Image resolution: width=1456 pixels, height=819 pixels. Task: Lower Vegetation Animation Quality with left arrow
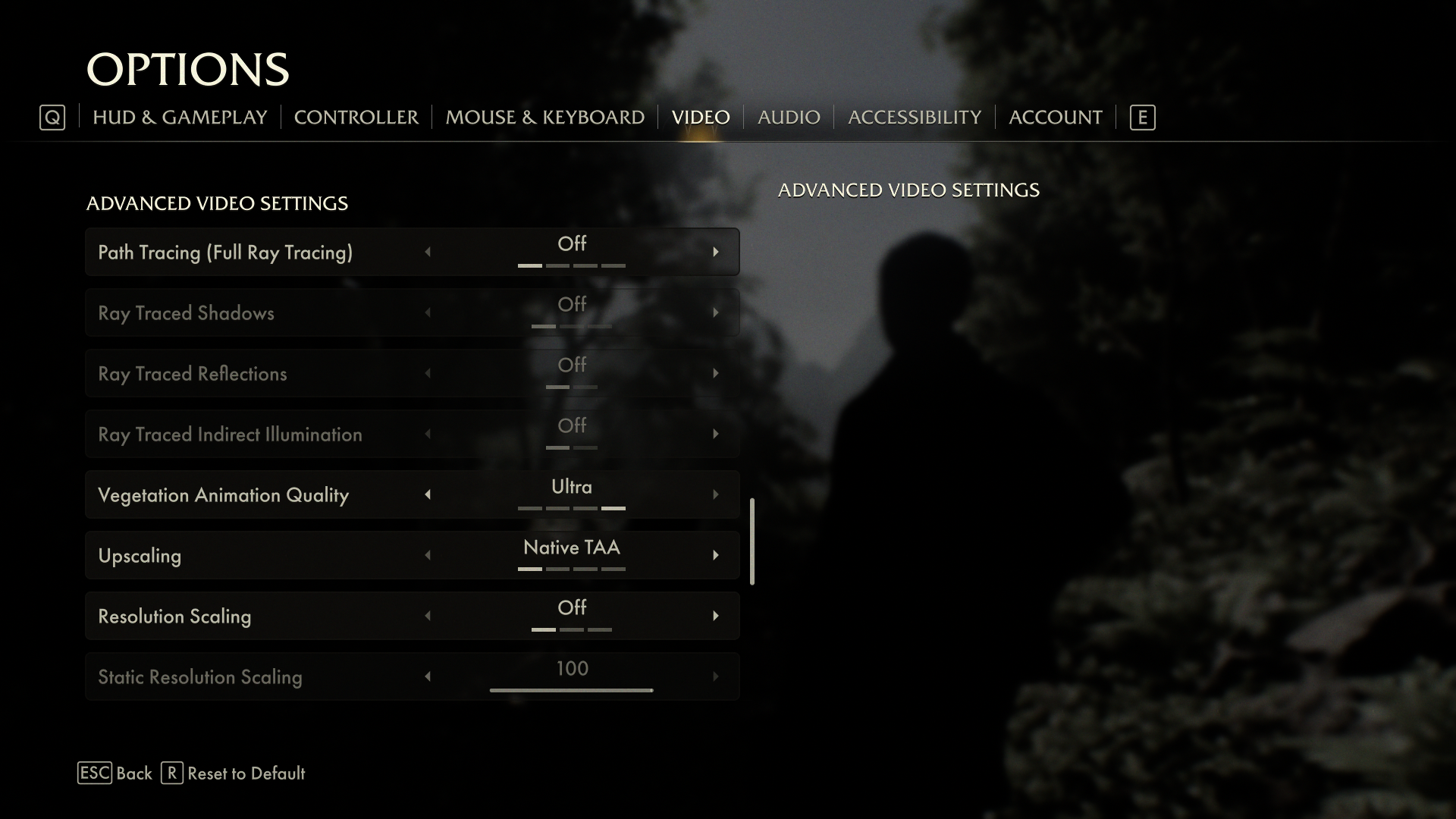click(428, 494)
